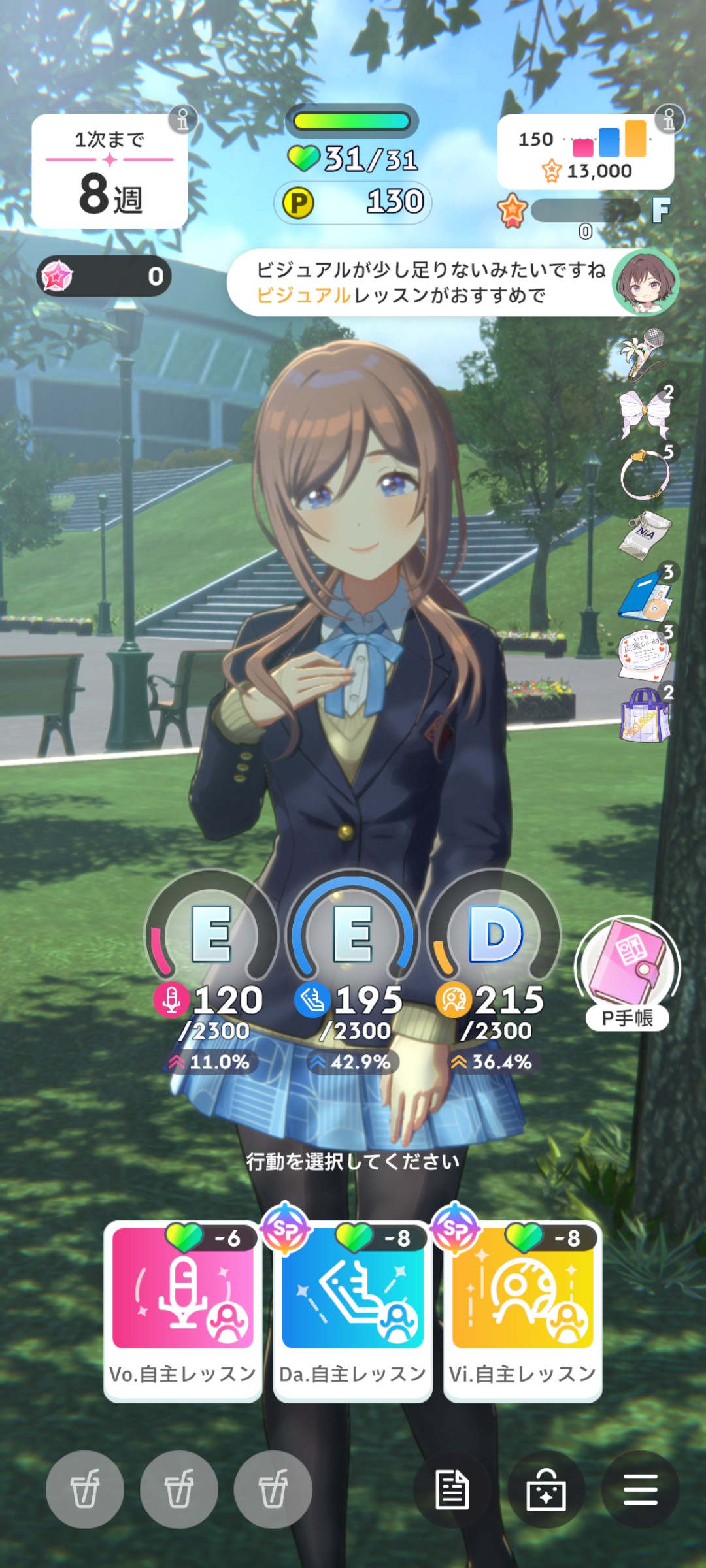Select the Da. self-lesson card
The width and height of the screenshot is (706, 1568).
353,1310
